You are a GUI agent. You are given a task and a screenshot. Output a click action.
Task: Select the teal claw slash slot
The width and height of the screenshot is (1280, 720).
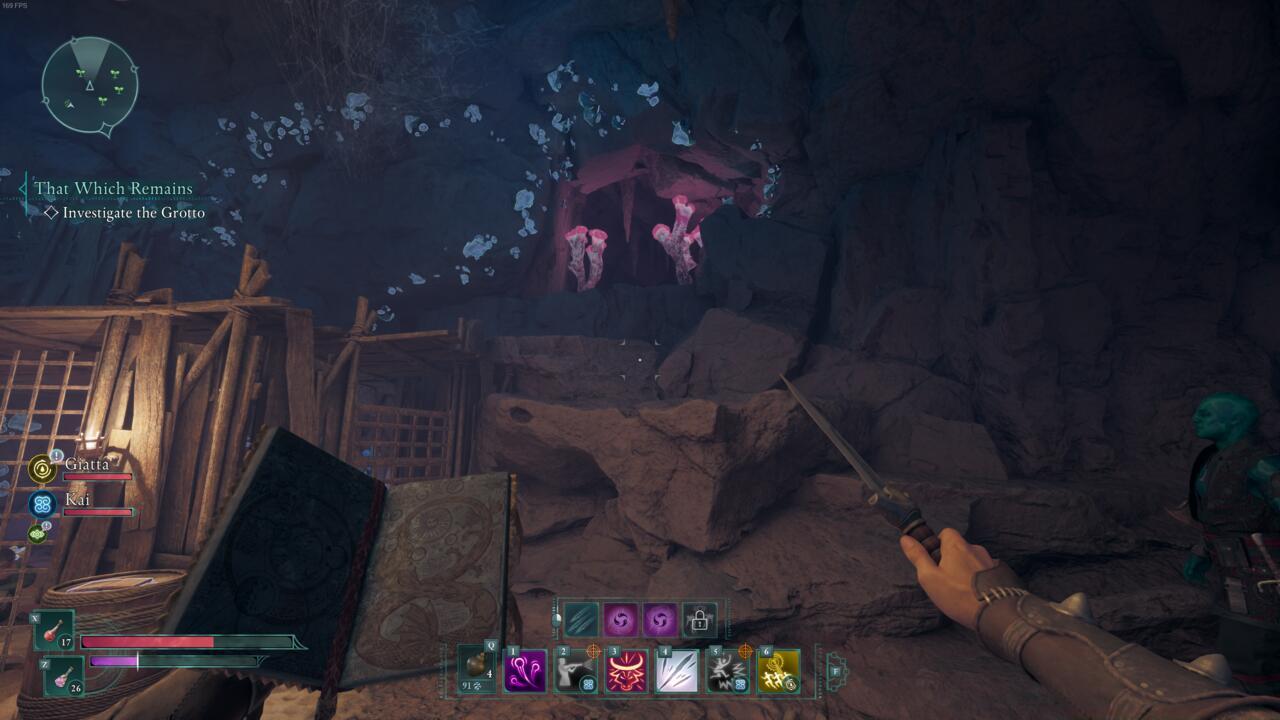click(x=580, y=620)
